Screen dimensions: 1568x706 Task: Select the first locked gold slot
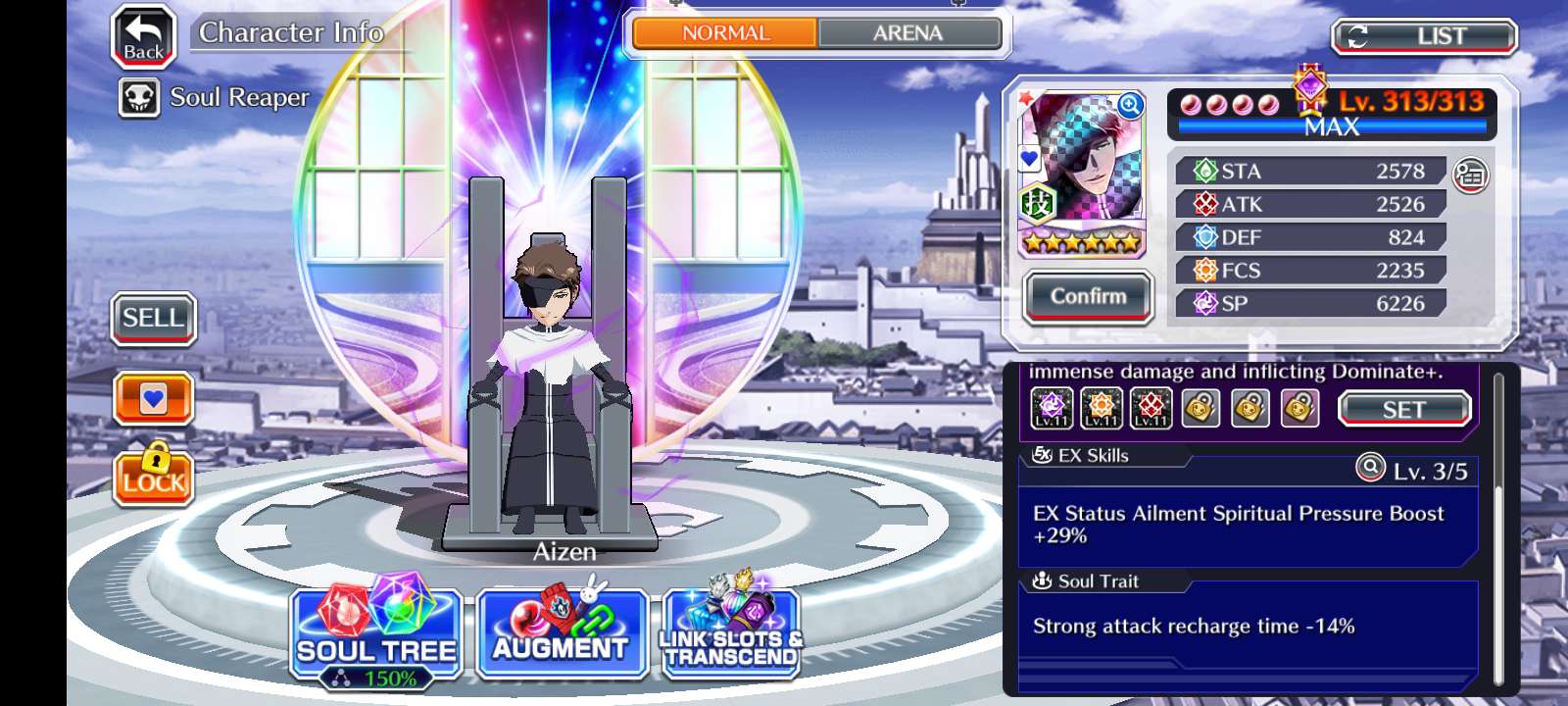[x=1200, y=408]
